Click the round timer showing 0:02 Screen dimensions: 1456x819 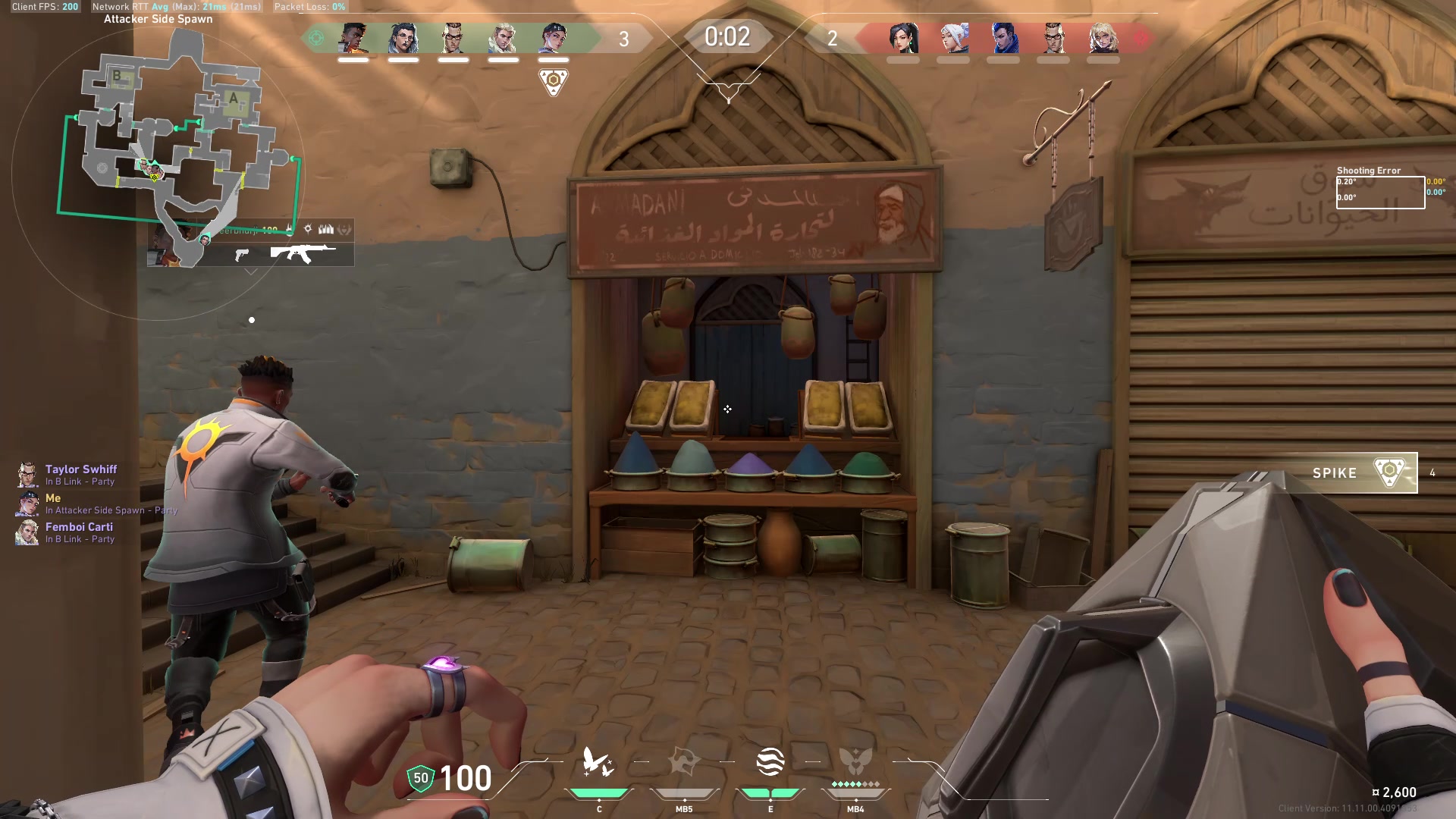point(728,36)
